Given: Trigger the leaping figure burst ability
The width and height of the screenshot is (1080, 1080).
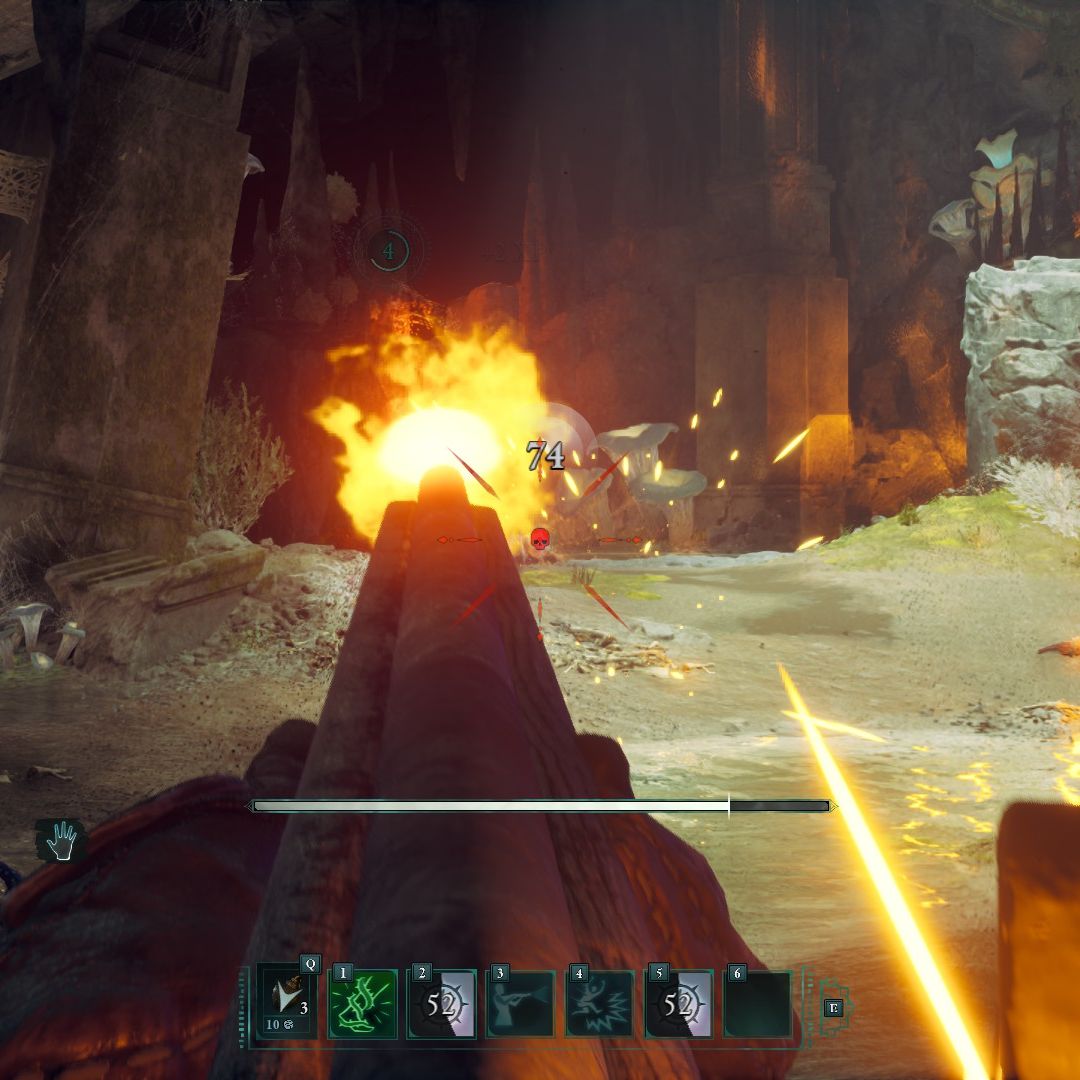Looking at the screenshot, I should pyautogui.click(x=600, y=1004).
